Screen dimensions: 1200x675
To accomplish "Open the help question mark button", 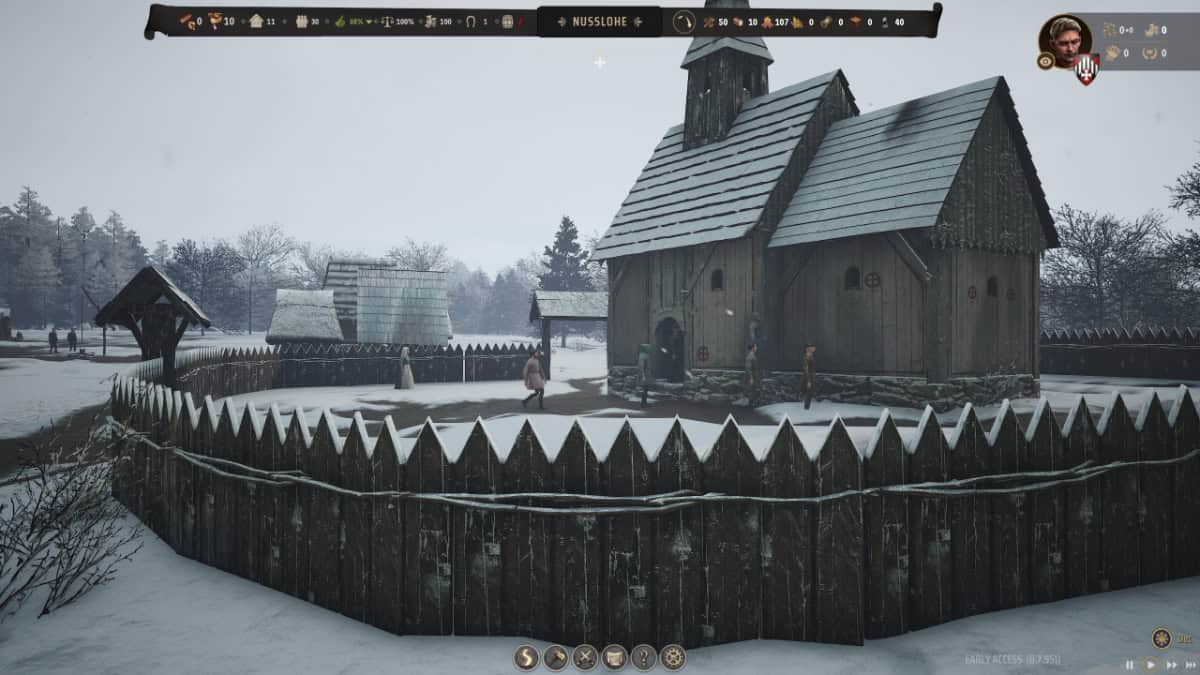I will tap(643, 657).
